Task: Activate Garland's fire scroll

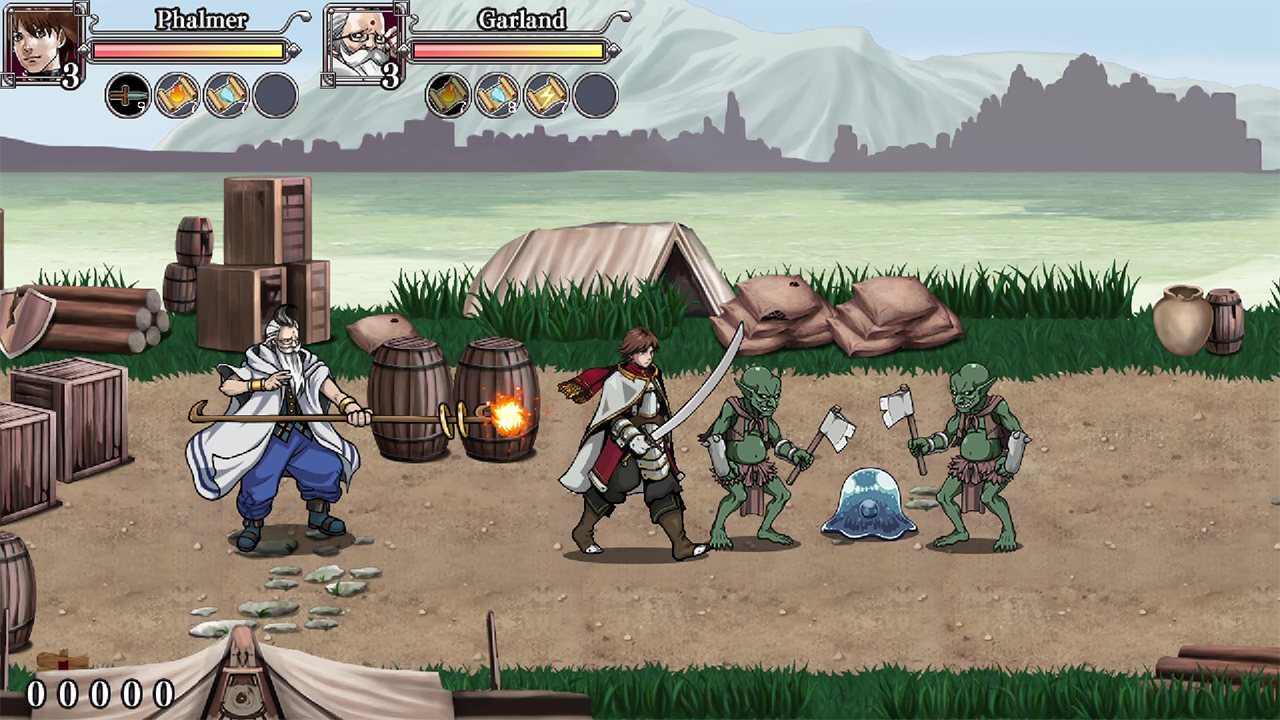Action: tap(448, 96)
